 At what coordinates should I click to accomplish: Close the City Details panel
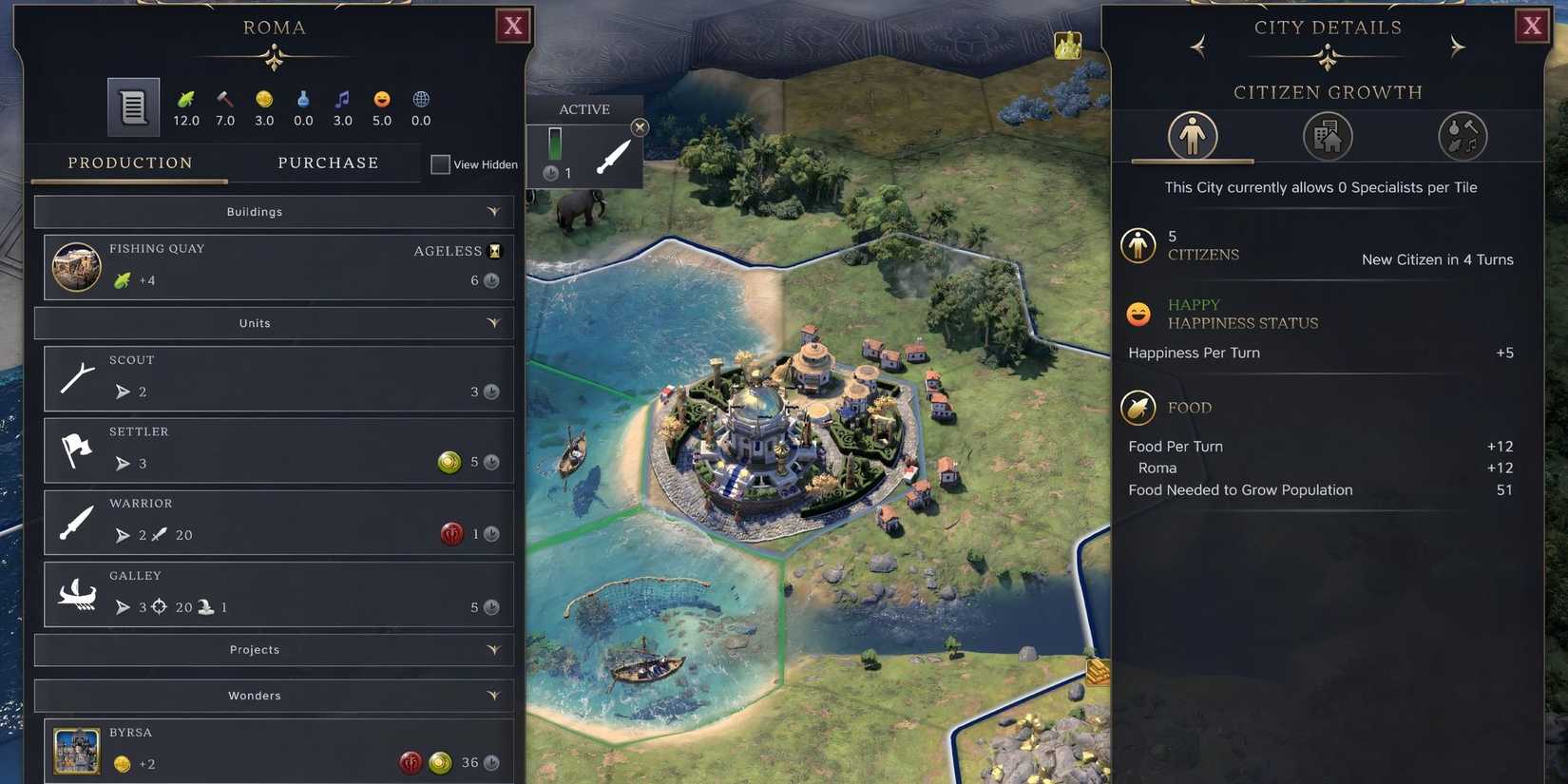(x=1532, y=26)
